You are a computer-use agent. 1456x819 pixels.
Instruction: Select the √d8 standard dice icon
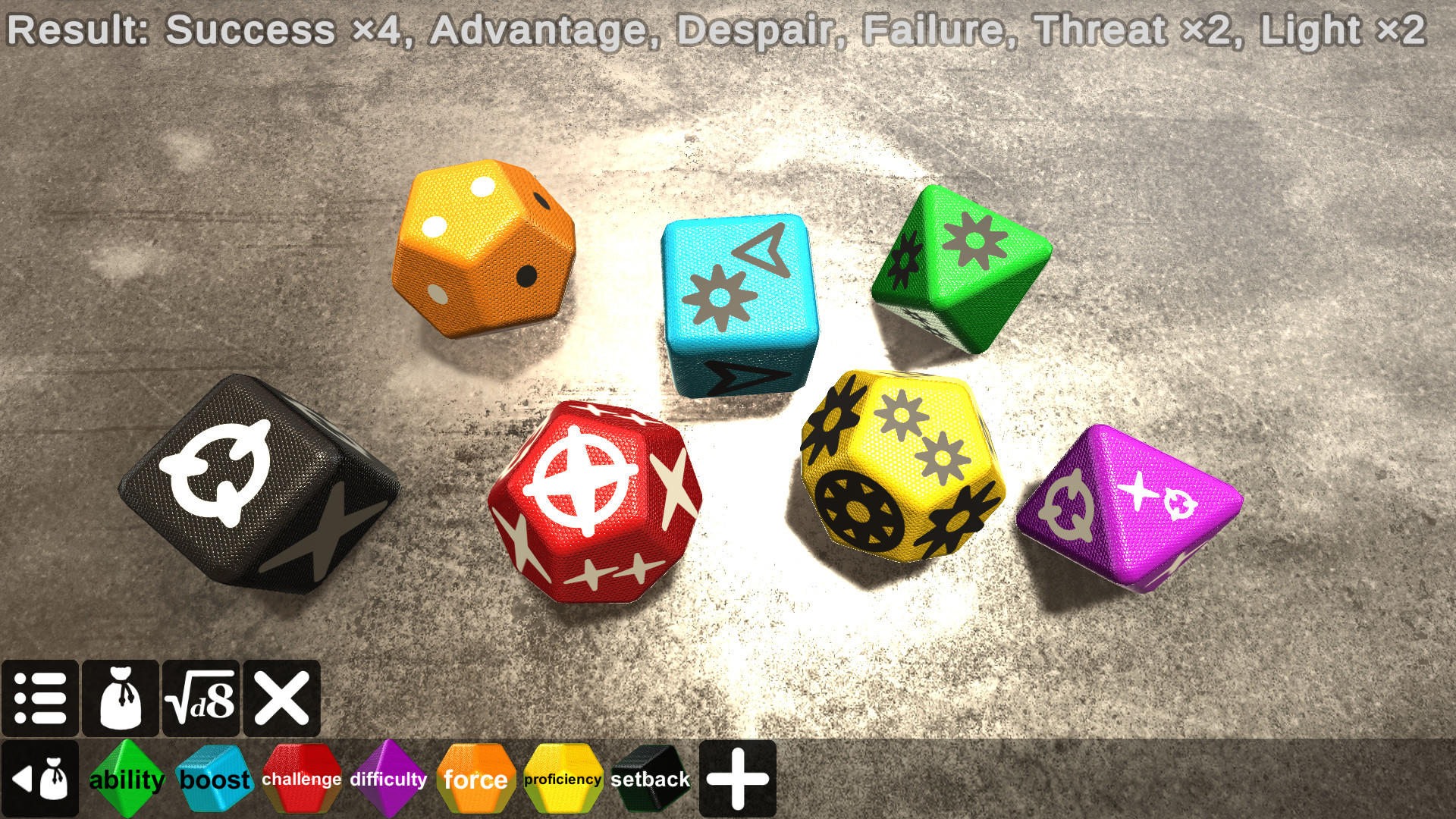(x=201, y=698)
